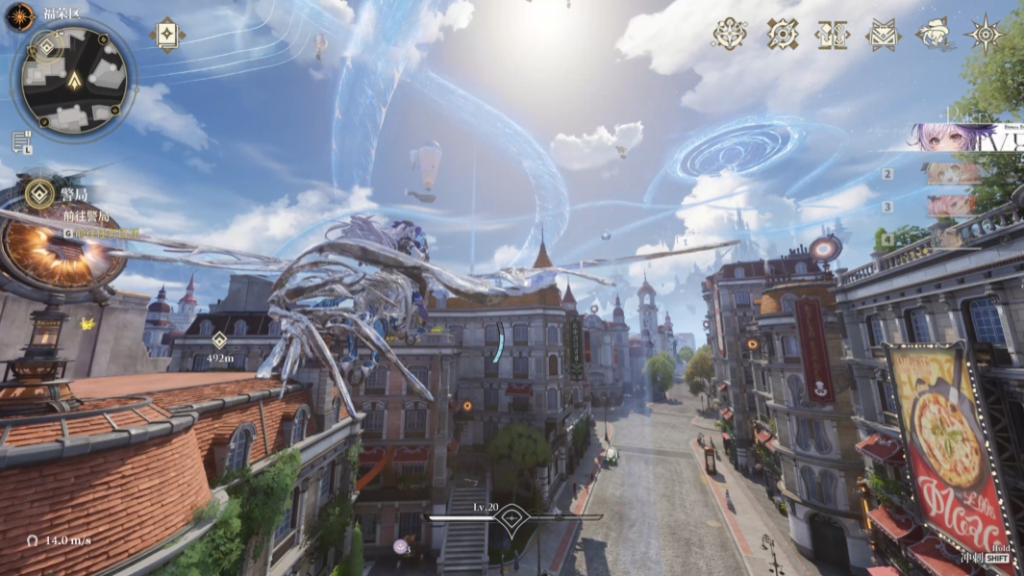Switch to party member slot 2
Image resolution: width=1024 pixels, height=576 pixels.
[x=950, y=174]
